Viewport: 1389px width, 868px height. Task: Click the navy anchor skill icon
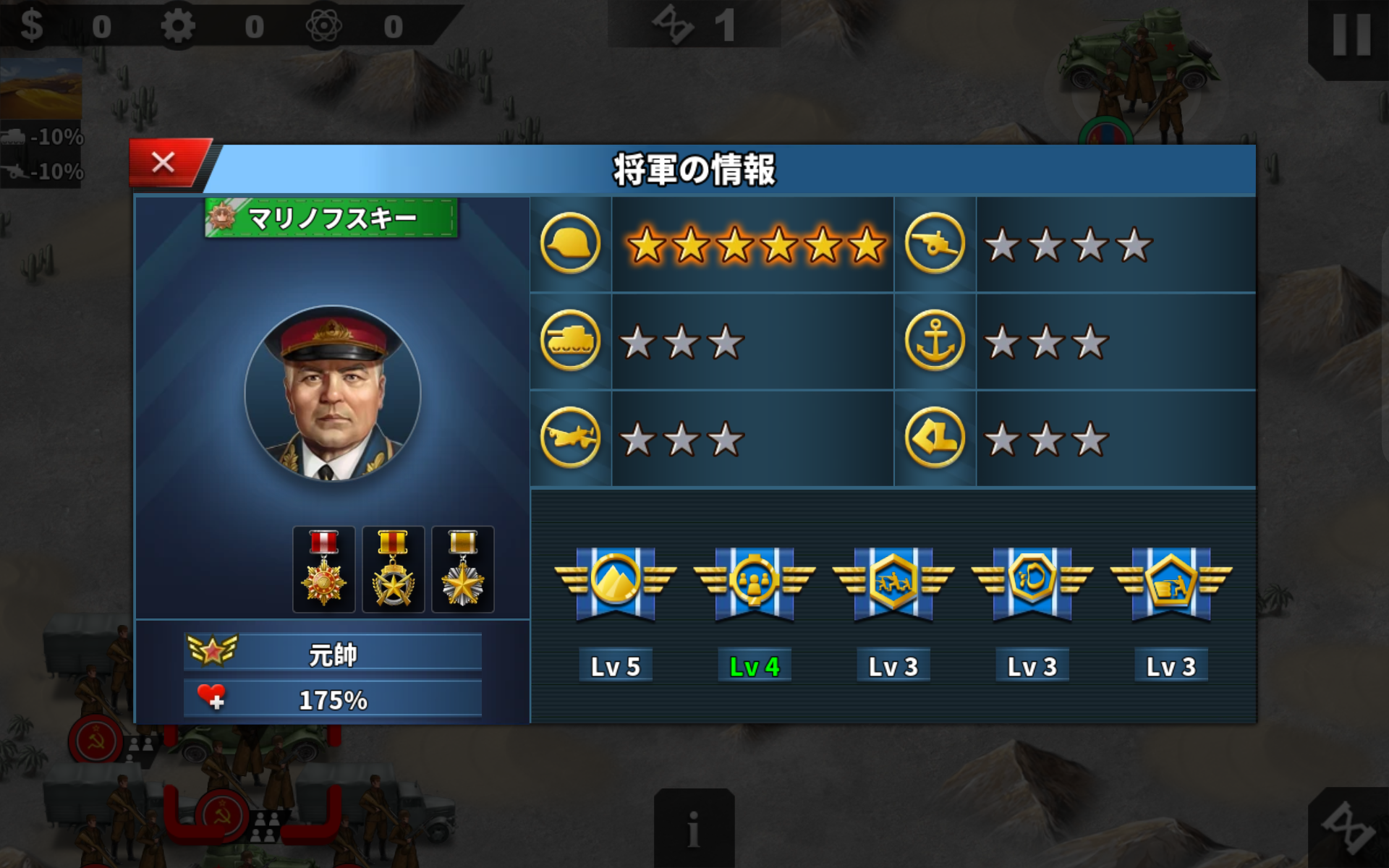coord(935,340)
